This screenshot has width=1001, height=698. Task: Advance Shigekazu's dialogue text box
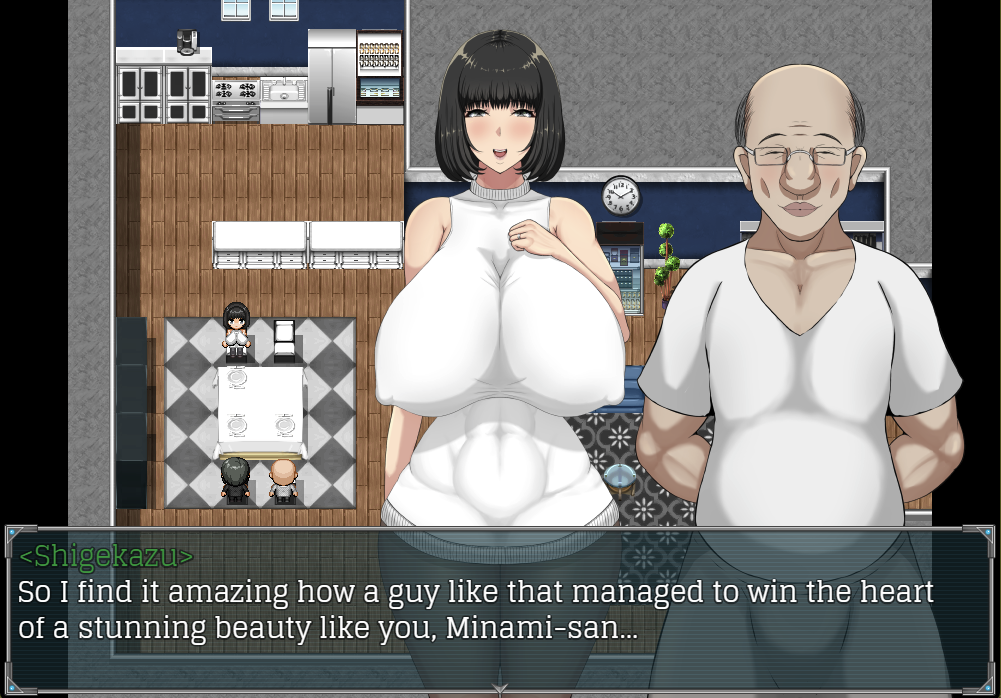(x=500, y=607)
